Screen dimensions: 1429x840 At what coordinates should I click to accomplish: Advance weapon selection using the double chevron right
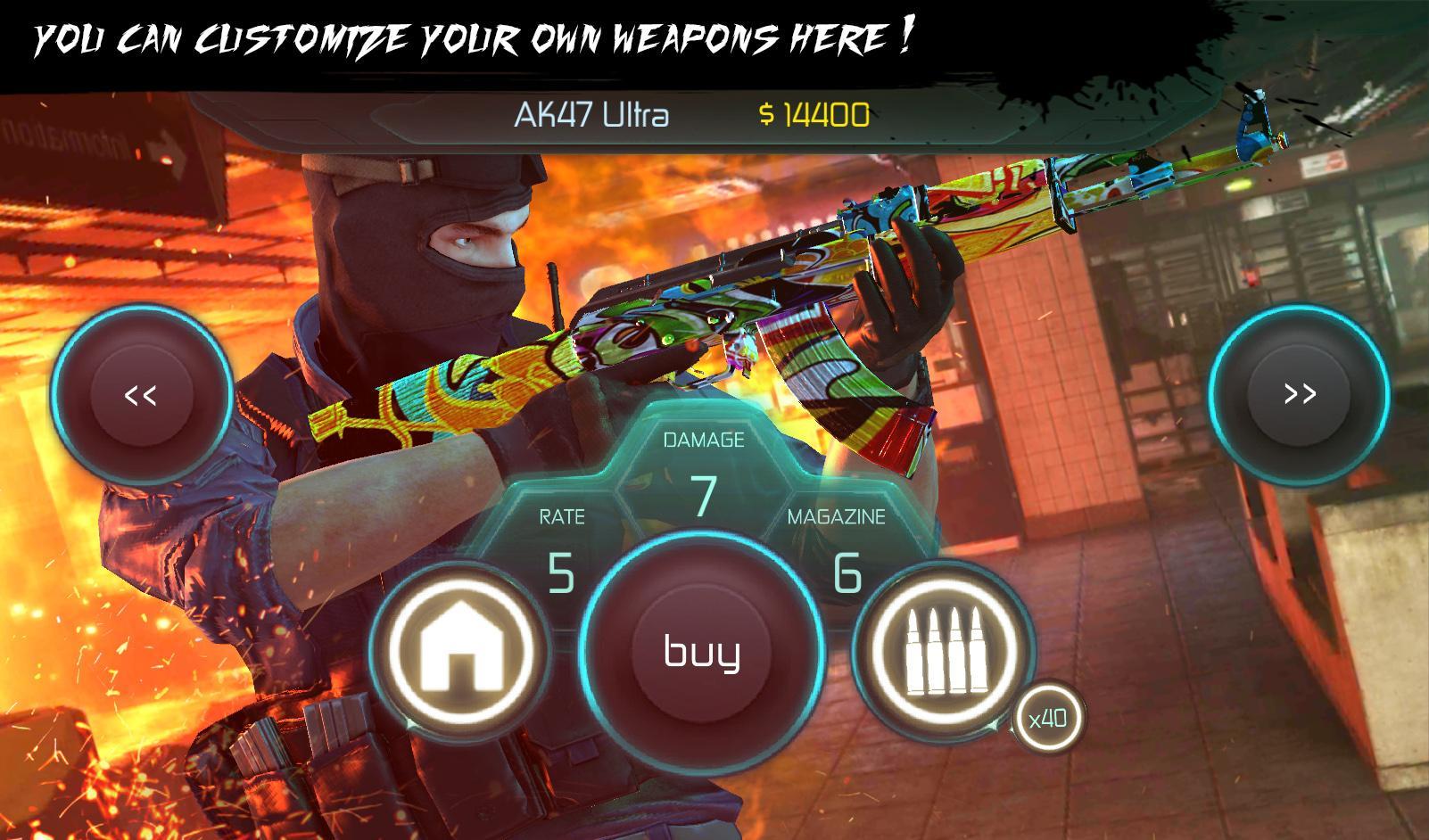point(1301,392)
